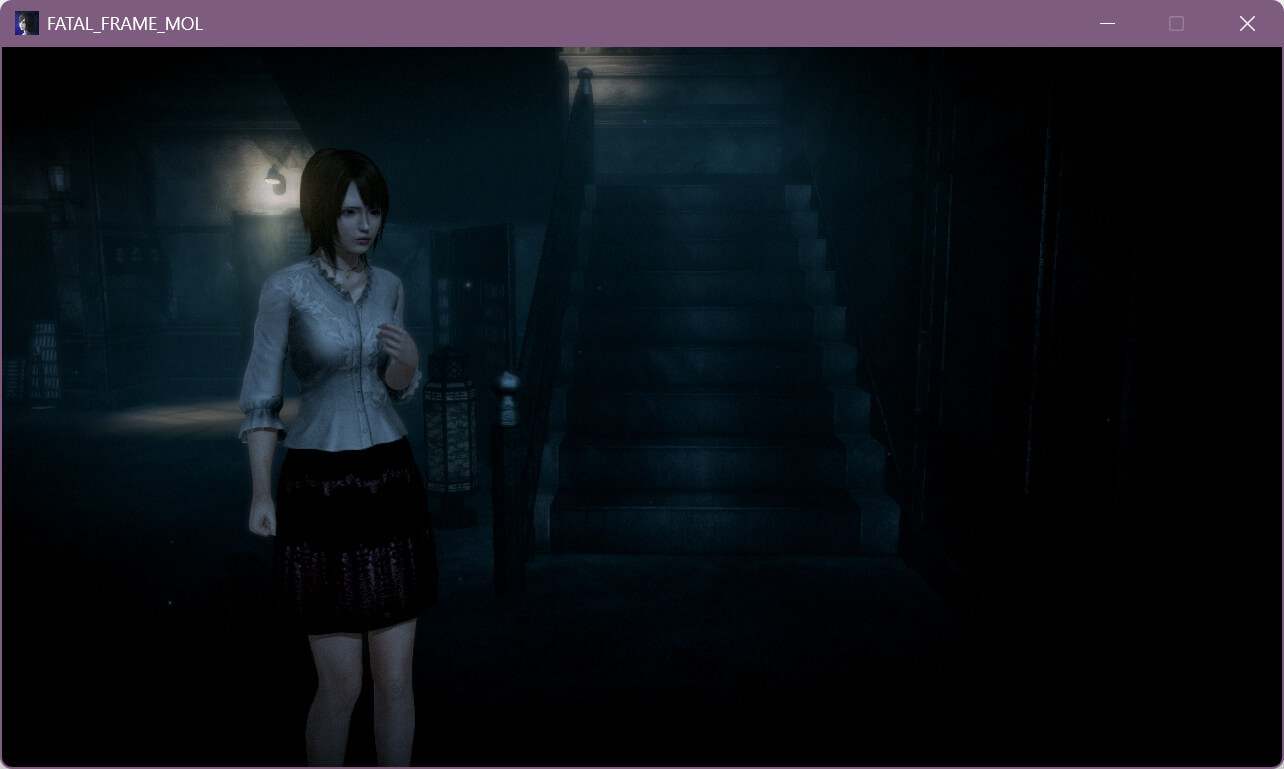Close the FATAL_FRAME_MOL window

[1247, 24]
